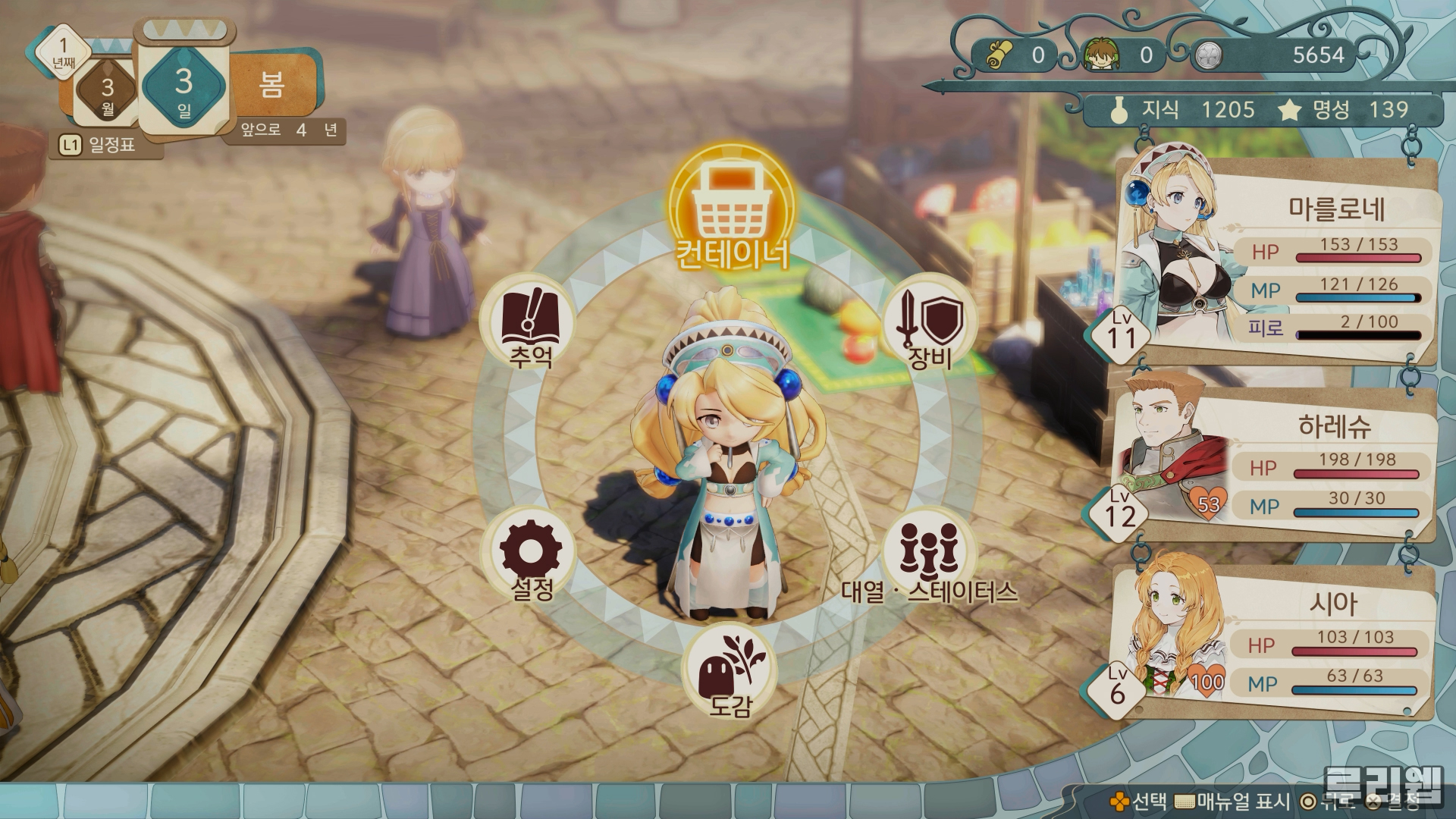
Task: Select the 추억 memories book icon
Action: (x=530, y=322)
